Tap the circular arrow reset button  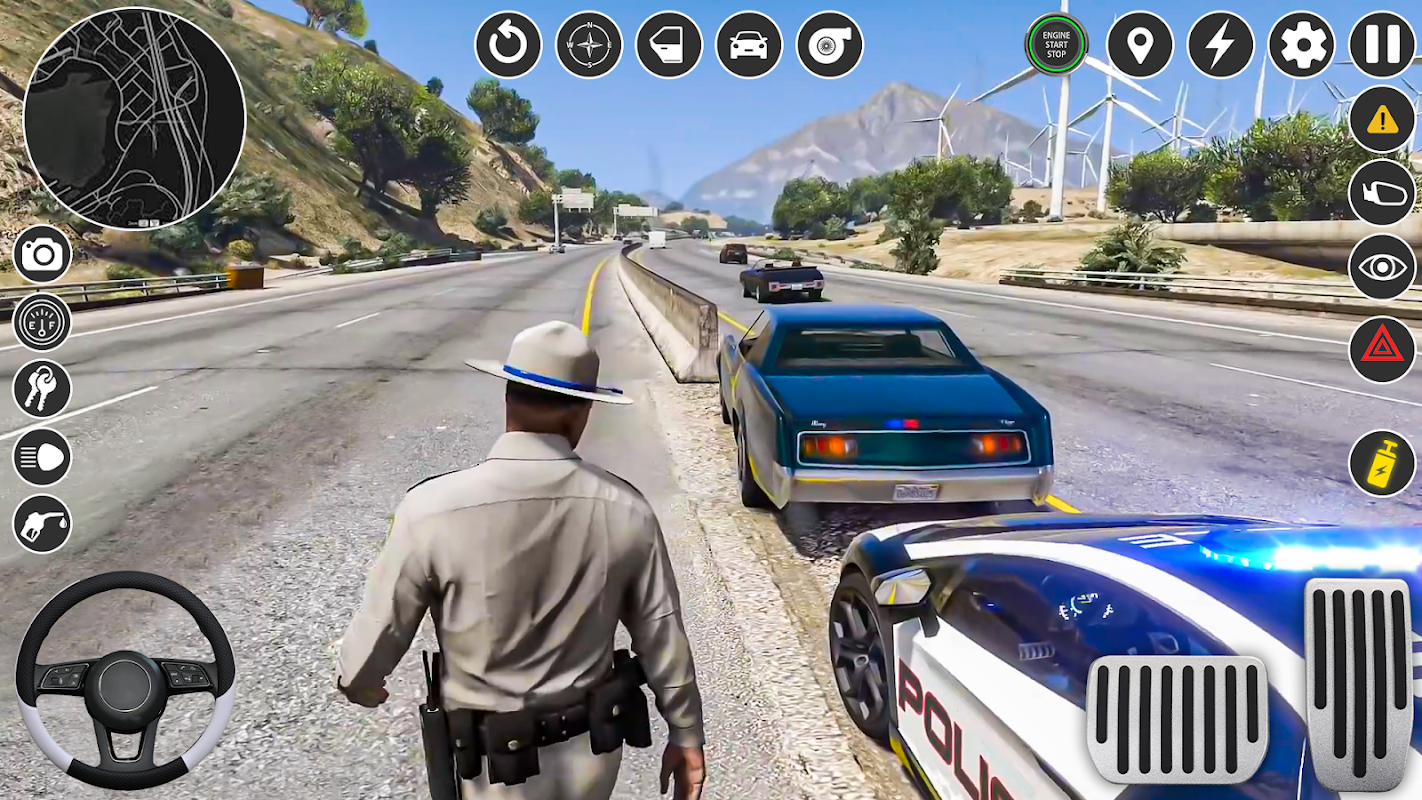[x=508, y=45]
